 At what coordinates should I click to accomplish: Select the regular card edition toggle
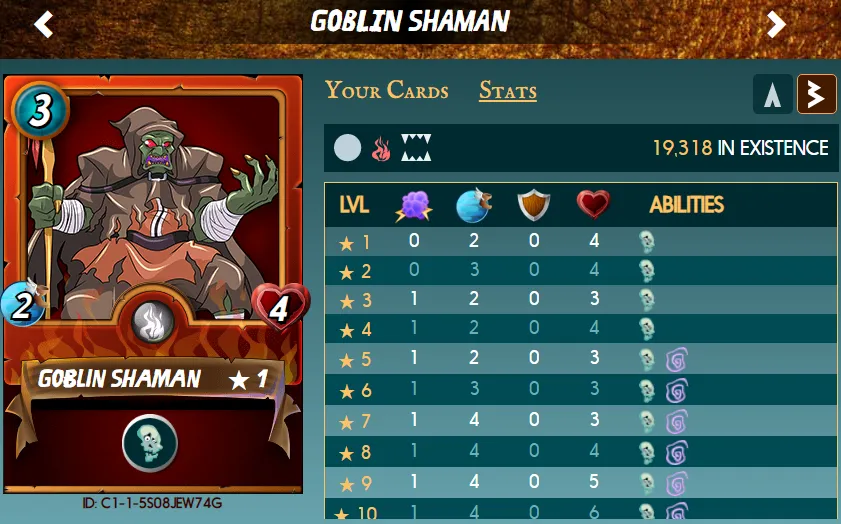[x=772, y=94]
